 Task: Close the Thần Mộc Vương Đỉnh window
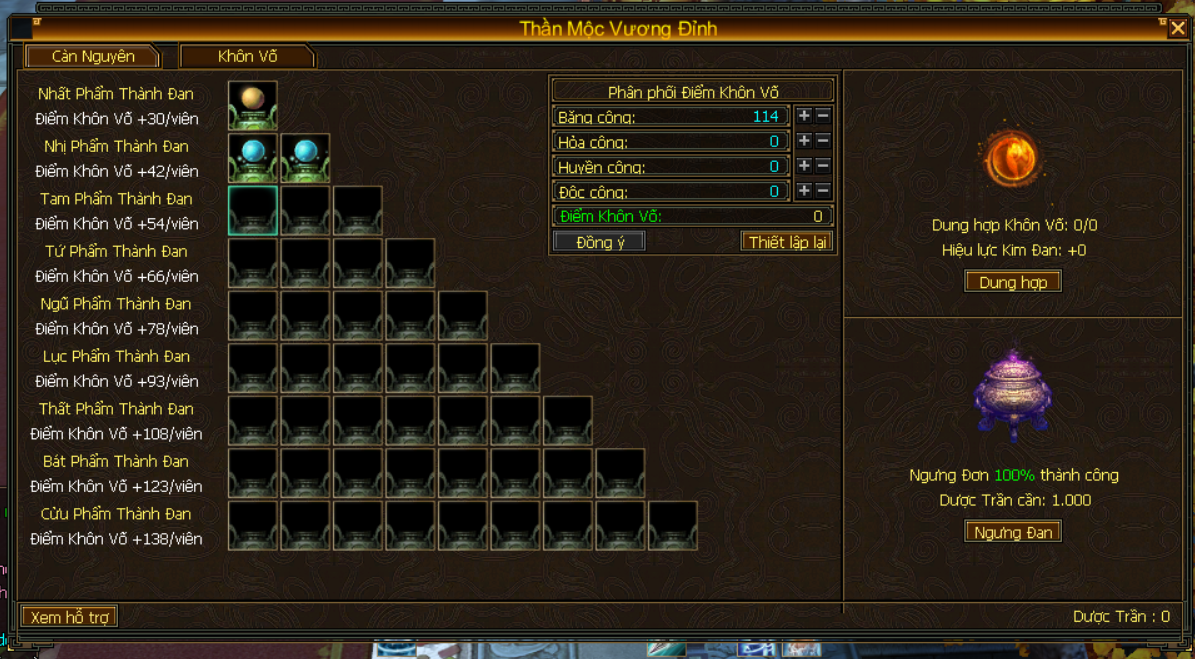click(1178, 29)
